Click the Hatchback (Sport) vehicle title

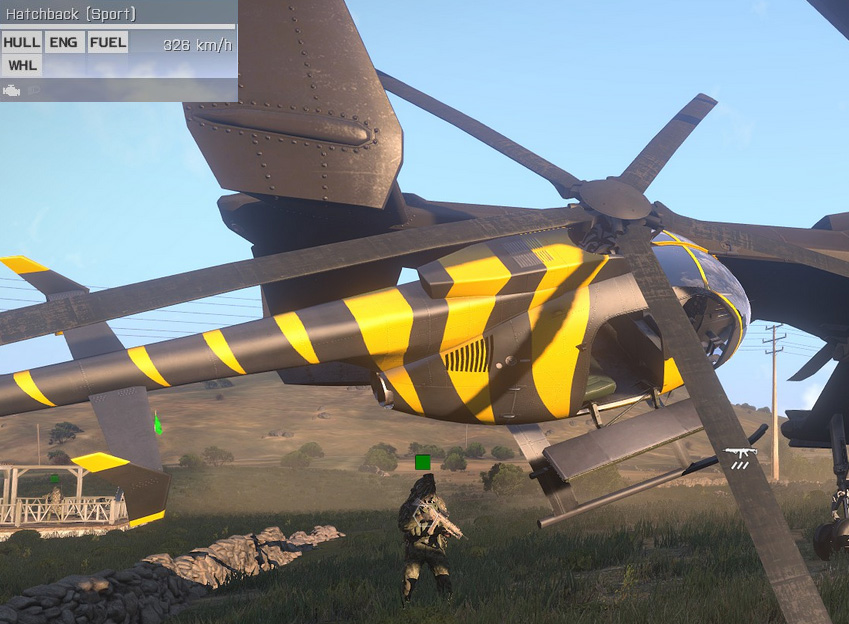71,14
